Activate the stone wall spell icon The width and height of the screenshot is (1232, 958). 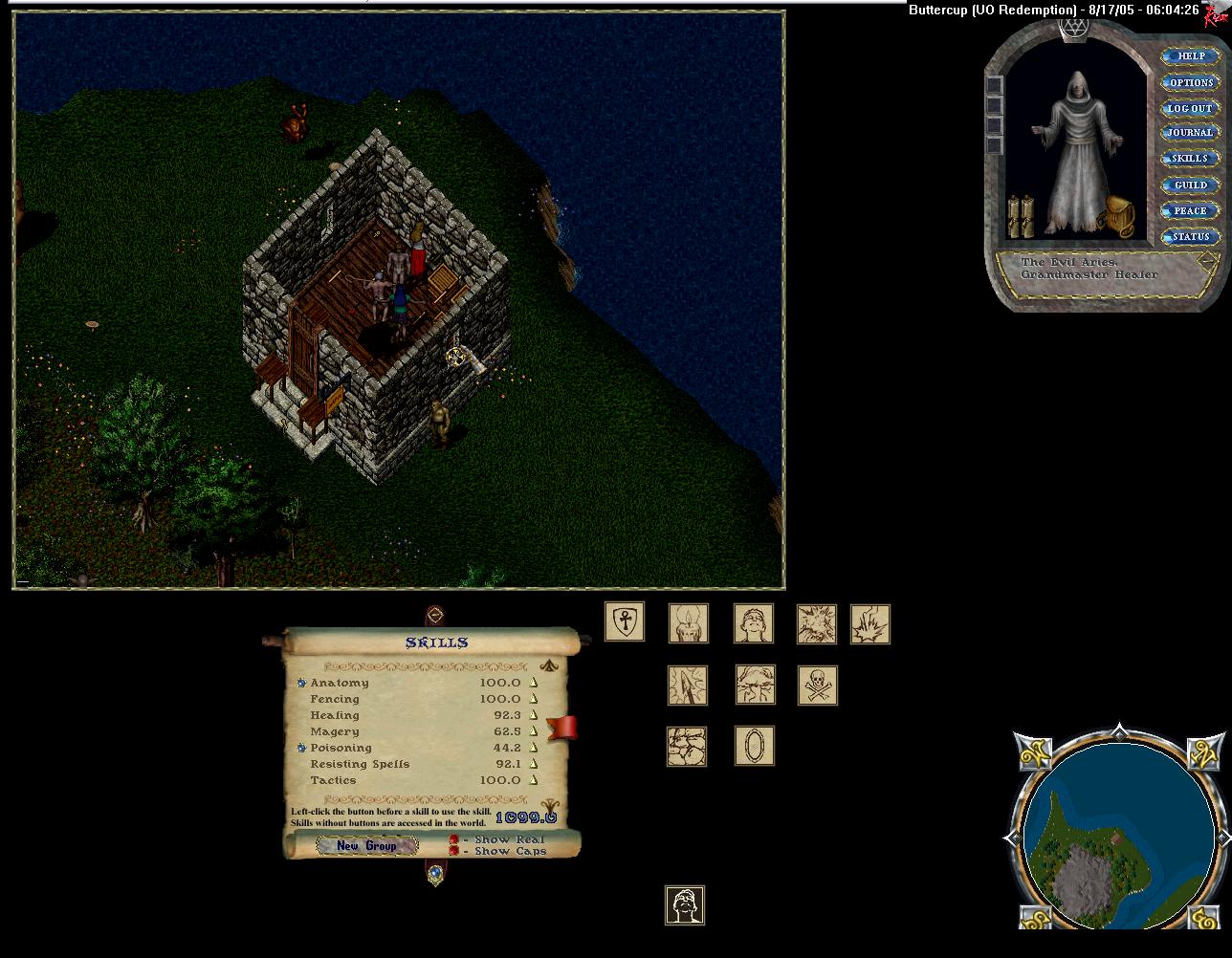(686, 746)
